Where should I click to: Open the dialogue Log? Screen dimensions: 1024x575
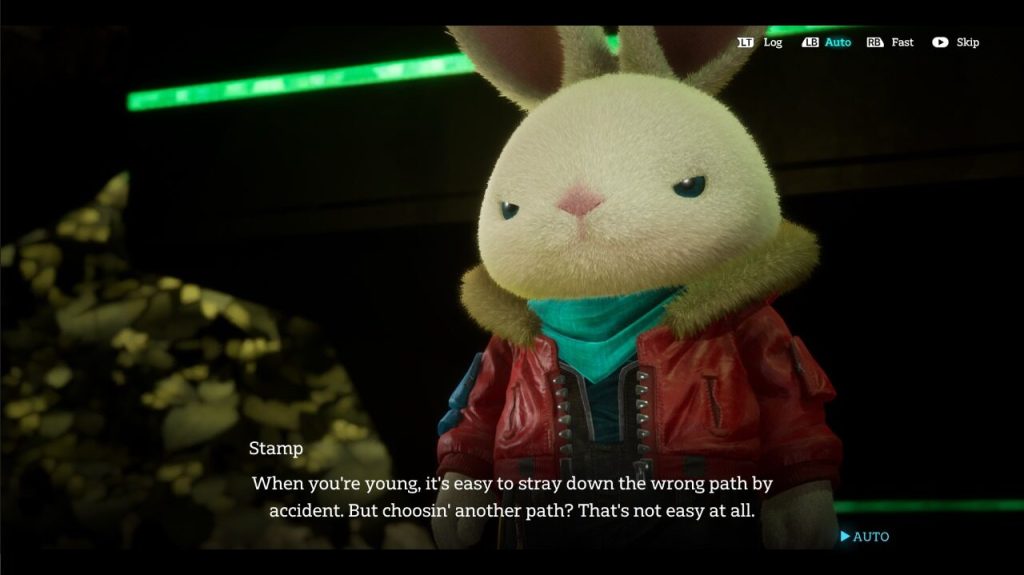click(x=761, y=43)
